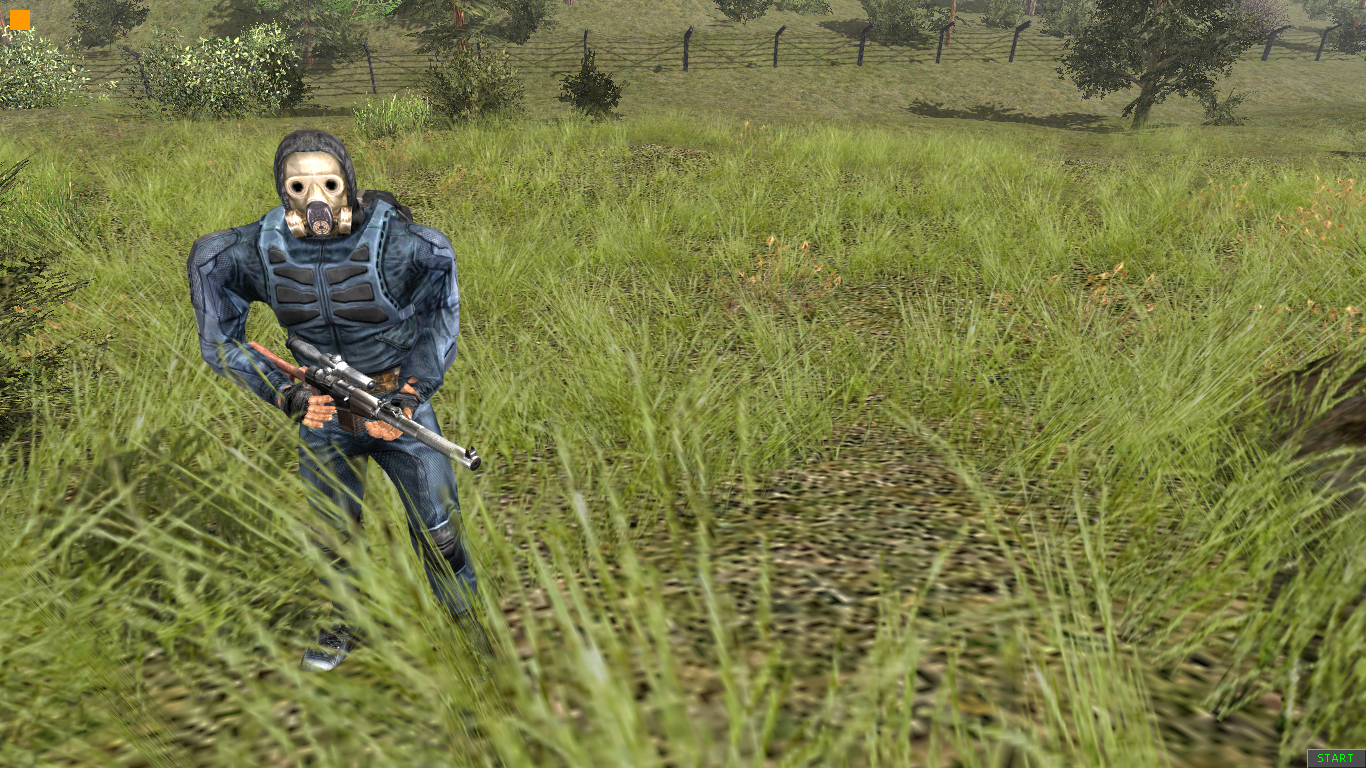Click the green START button
This screenshot has width=1366, height=768.
click(1335, 758)
